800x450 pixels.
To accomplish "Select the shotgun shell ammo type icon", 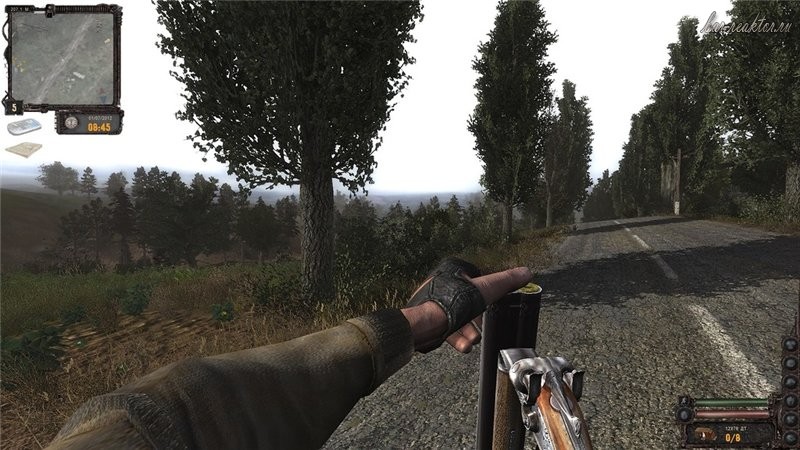I will 706,435.
